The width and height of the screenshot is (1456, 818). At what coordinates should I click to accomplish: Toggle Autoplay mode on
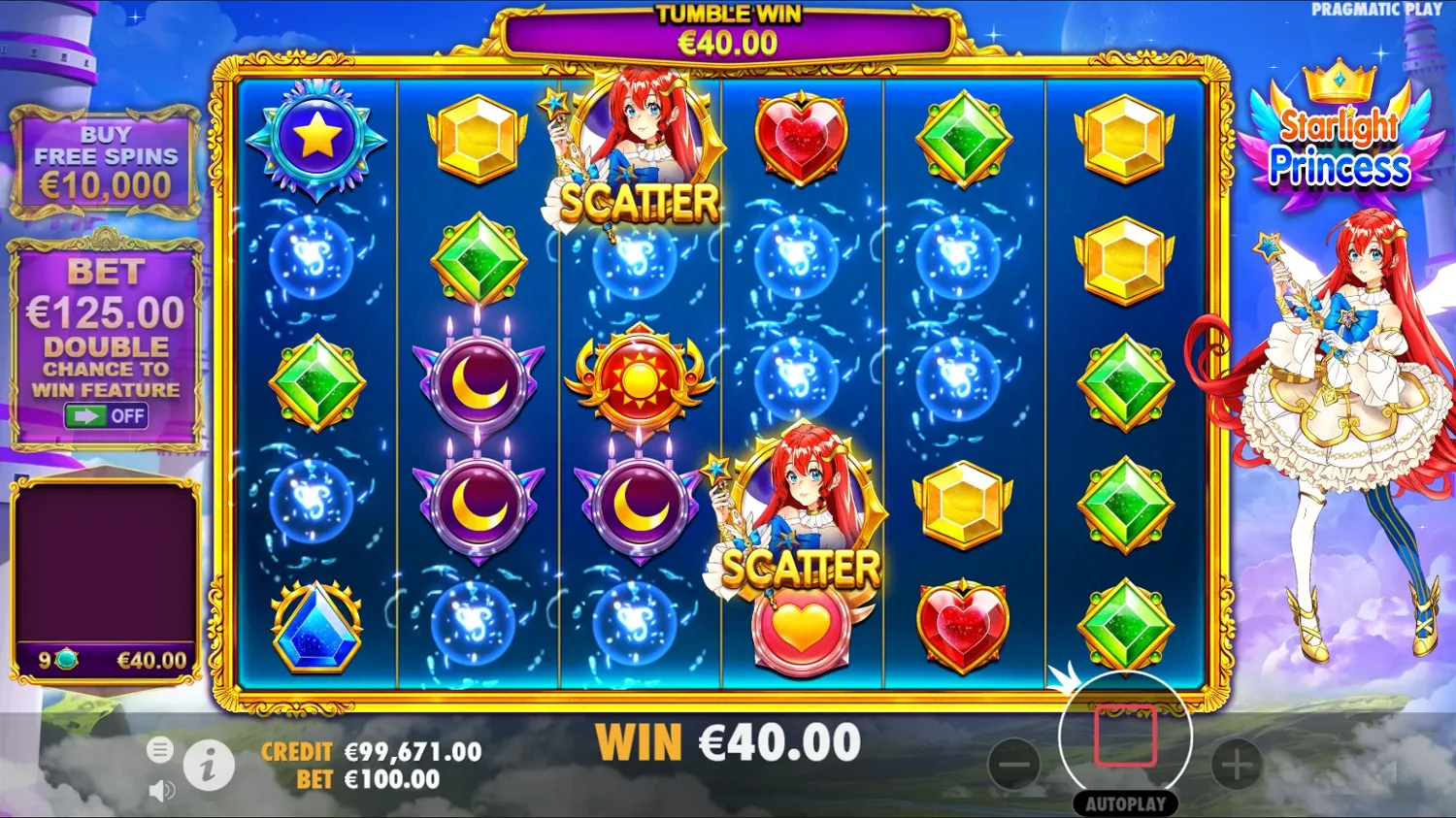pos(1128,803)
